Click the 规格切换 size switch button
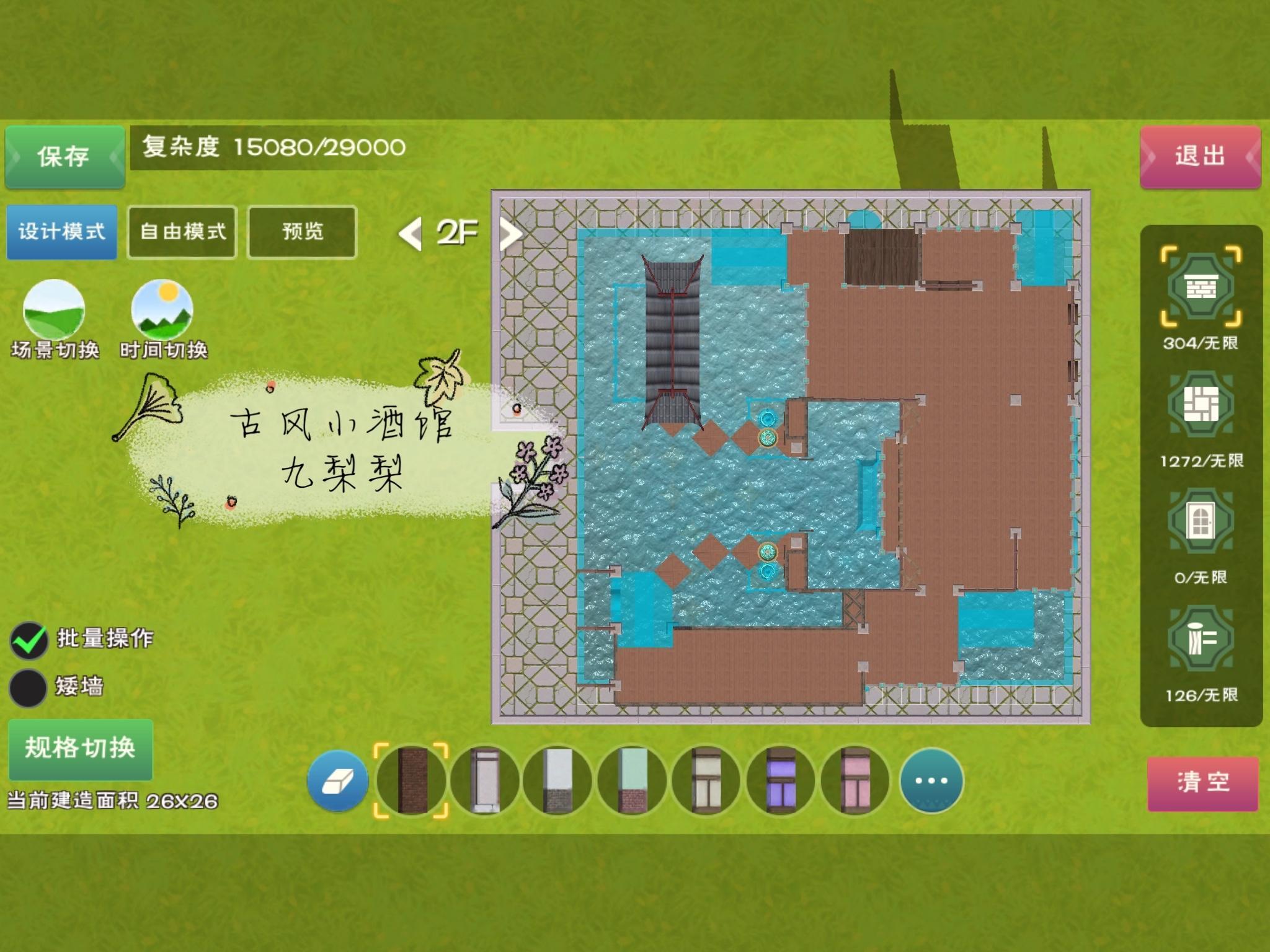This screenshot has height=952, width=1270. (x=81, y=748)
